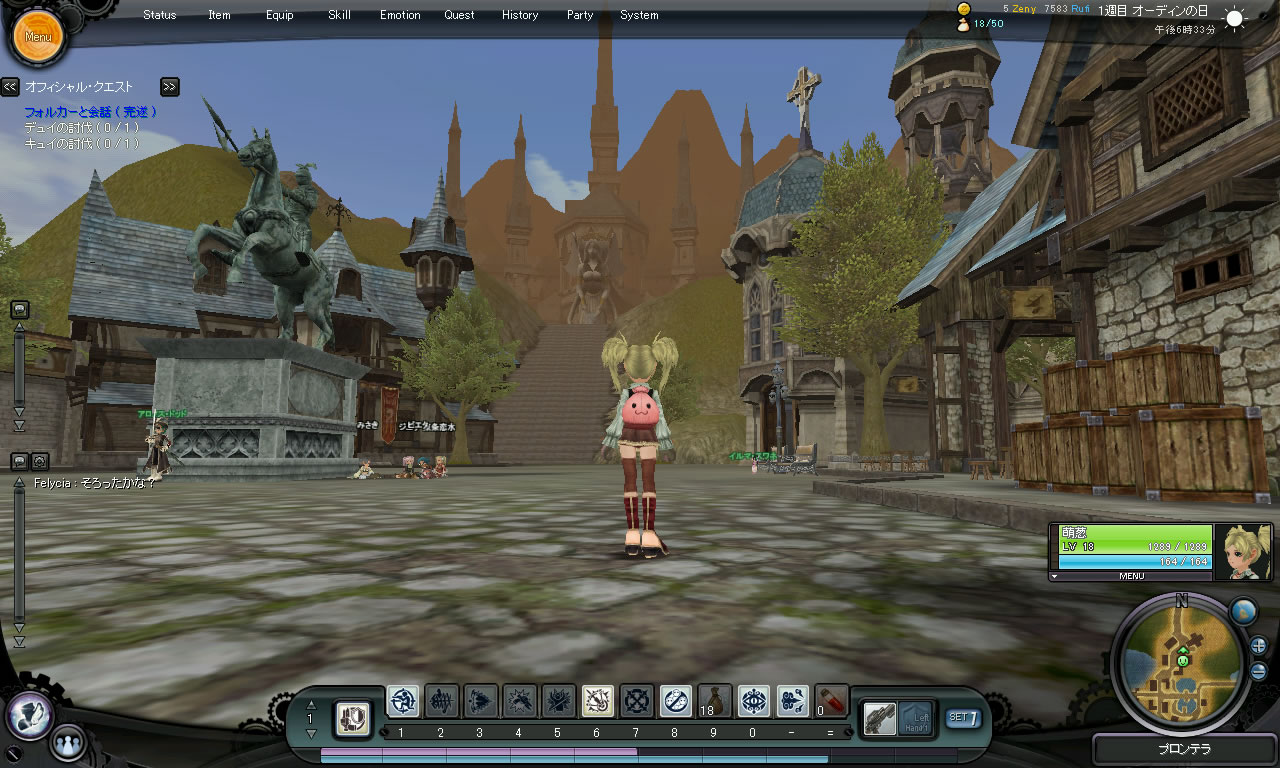Expand the MENU bar under the character status

tap(1131, 576)
